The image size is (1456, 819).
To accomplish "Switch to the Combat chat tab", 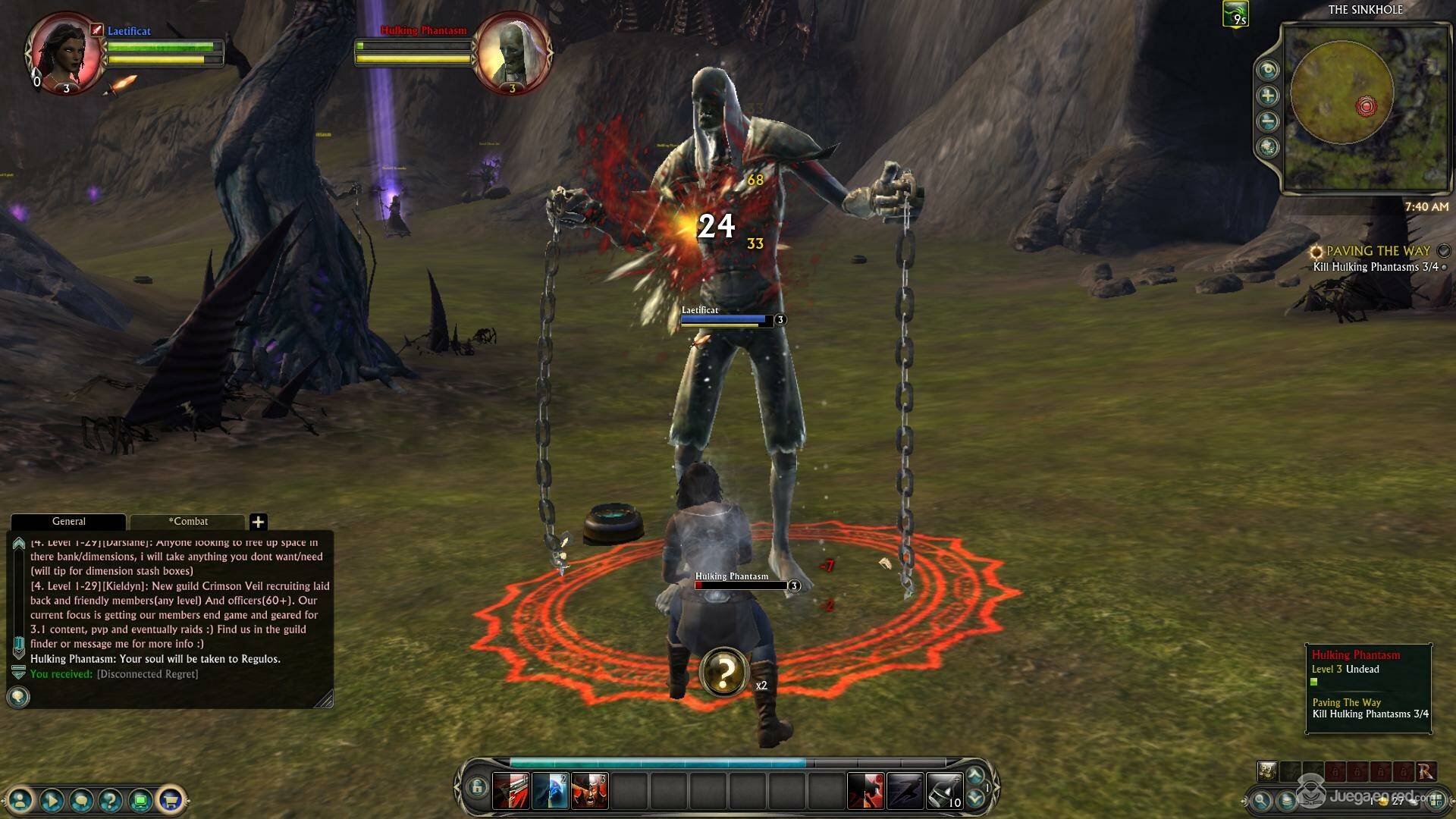I will 188,522.
